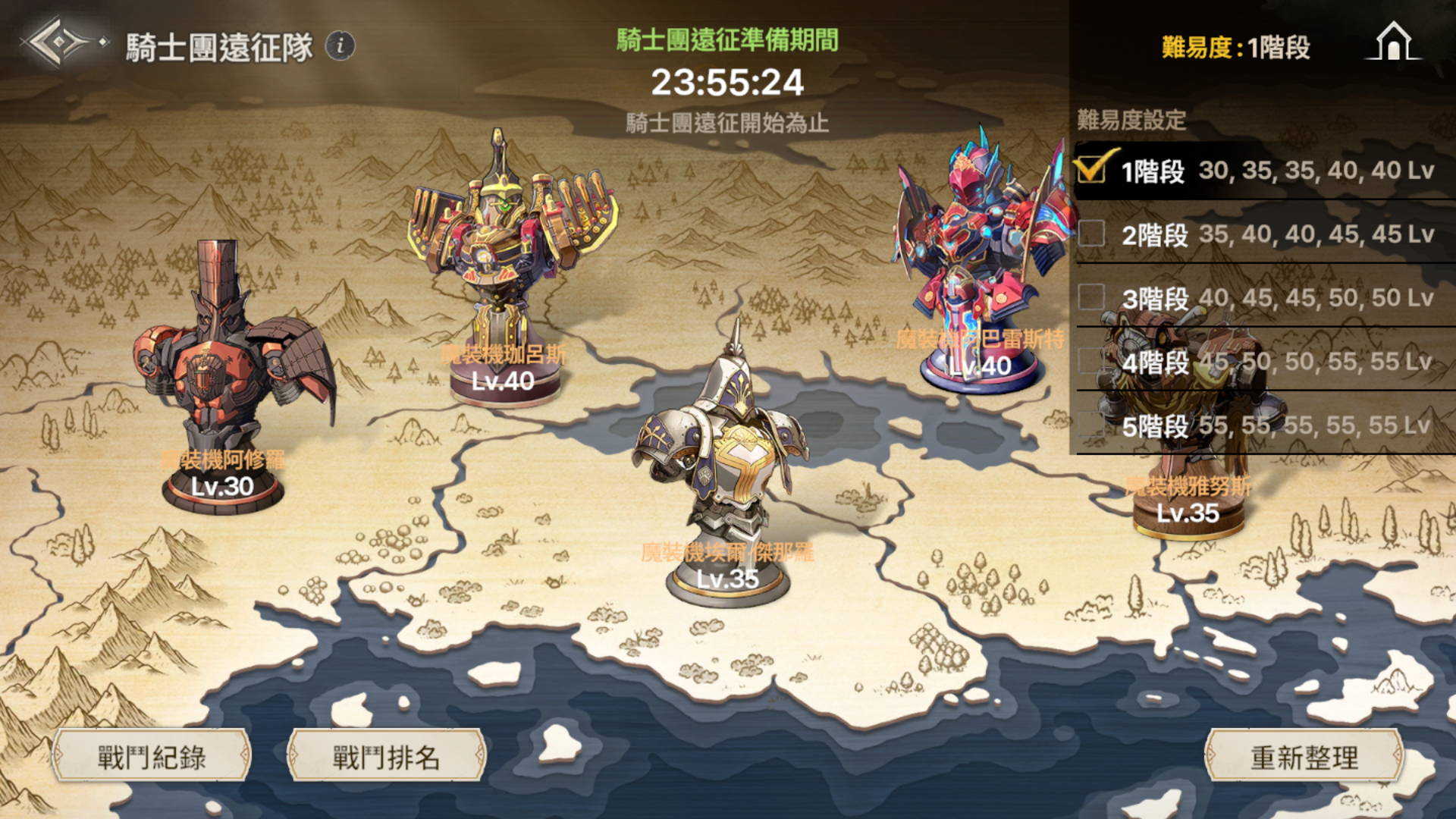Image resolution: width=1456 pixels, height=819 pixels.
Task: Select the 1階段 difficulty option
Action: tap(1259, 171)
